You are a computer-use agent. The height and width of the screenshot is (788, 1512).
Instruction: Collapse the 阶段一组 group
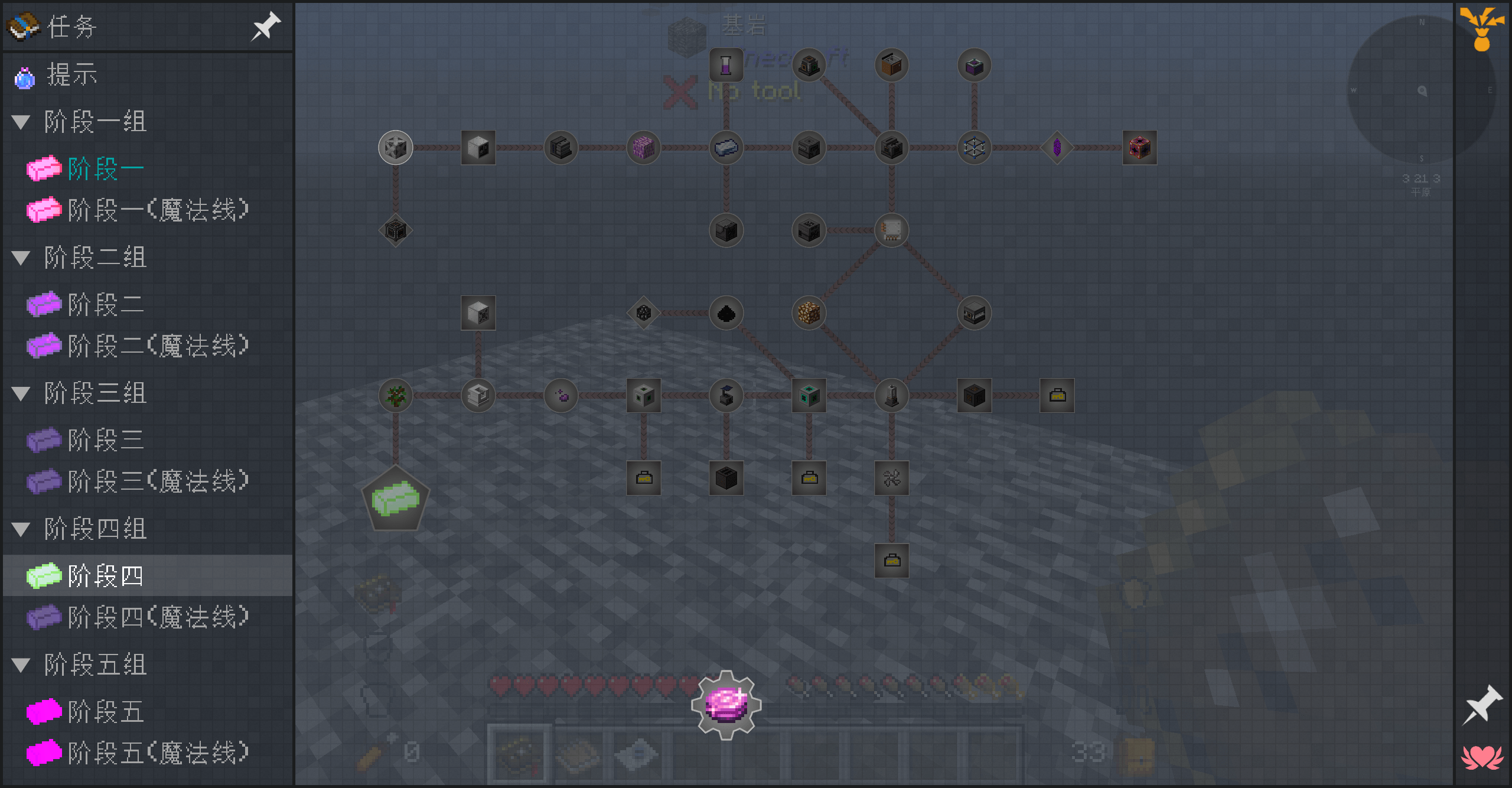[21, 121]
